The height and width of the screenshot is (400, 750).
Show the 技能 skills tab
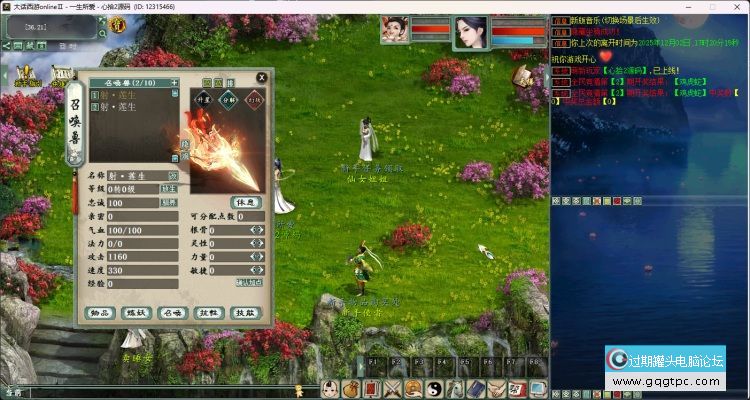(244, 312)
